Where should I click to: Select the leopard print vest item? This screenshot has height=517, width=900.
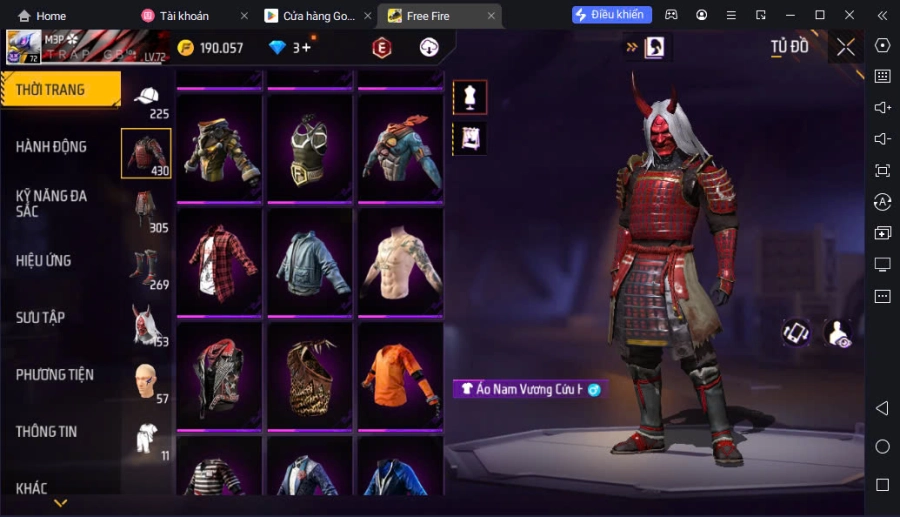pyautogui.click(x=310, y=376)
